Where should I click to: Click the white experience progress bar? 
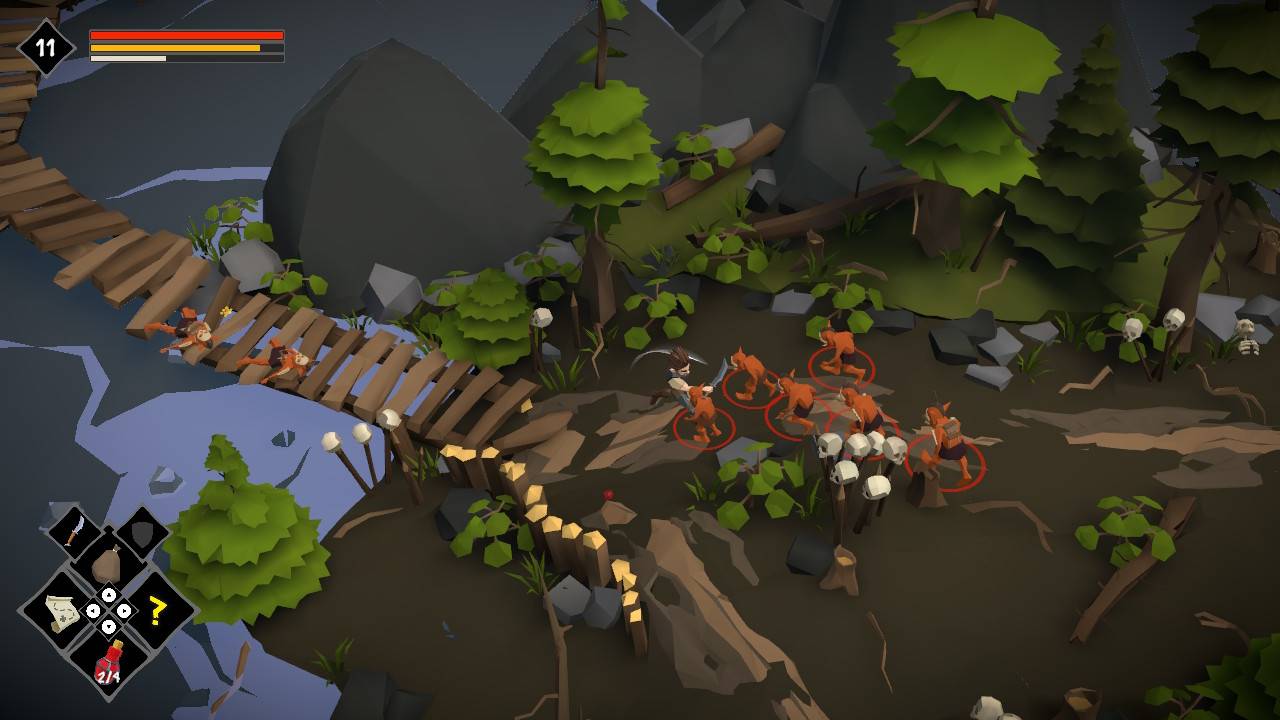pyautogui.click(x=125, y=58)
